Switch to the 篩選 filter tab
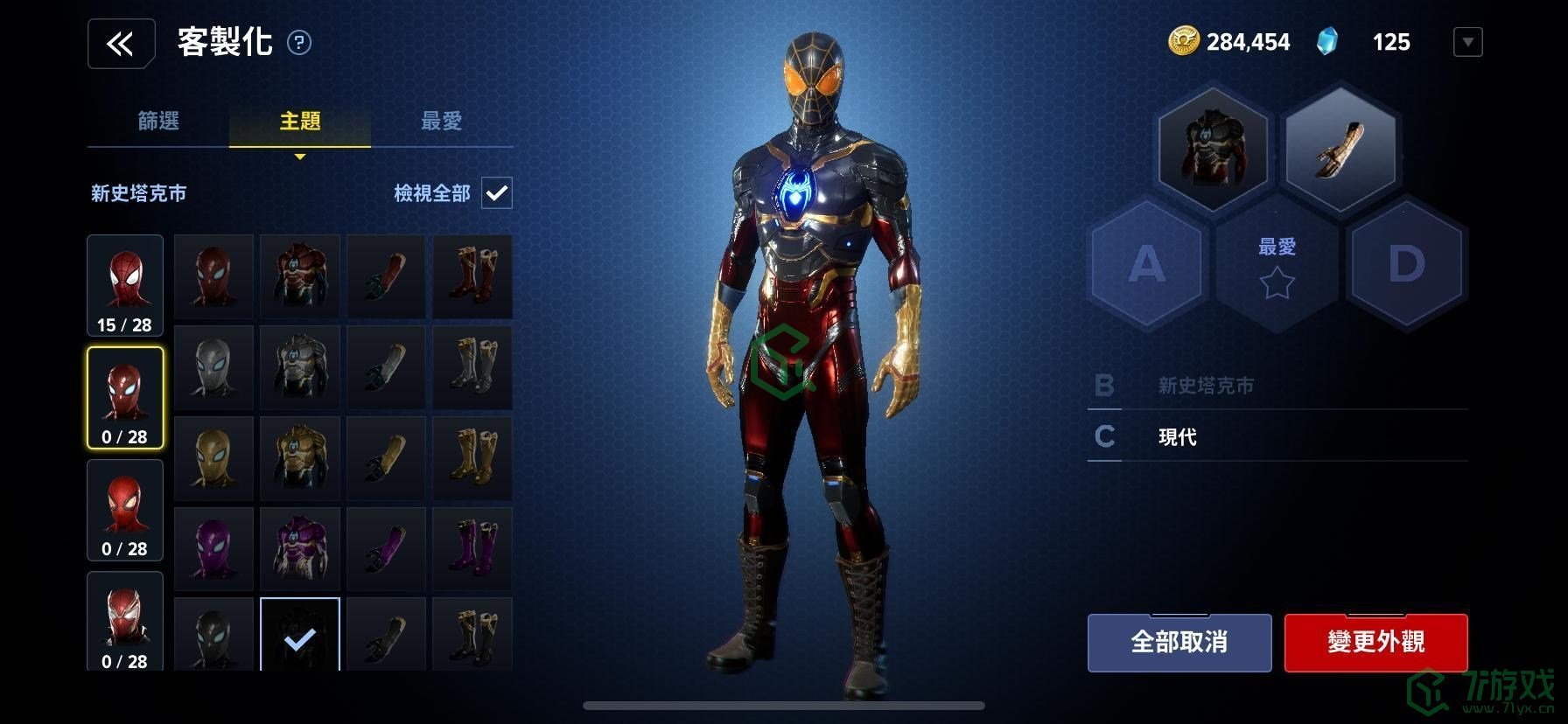This screenshot has width=1568, height=724. [x=158, y=121]
